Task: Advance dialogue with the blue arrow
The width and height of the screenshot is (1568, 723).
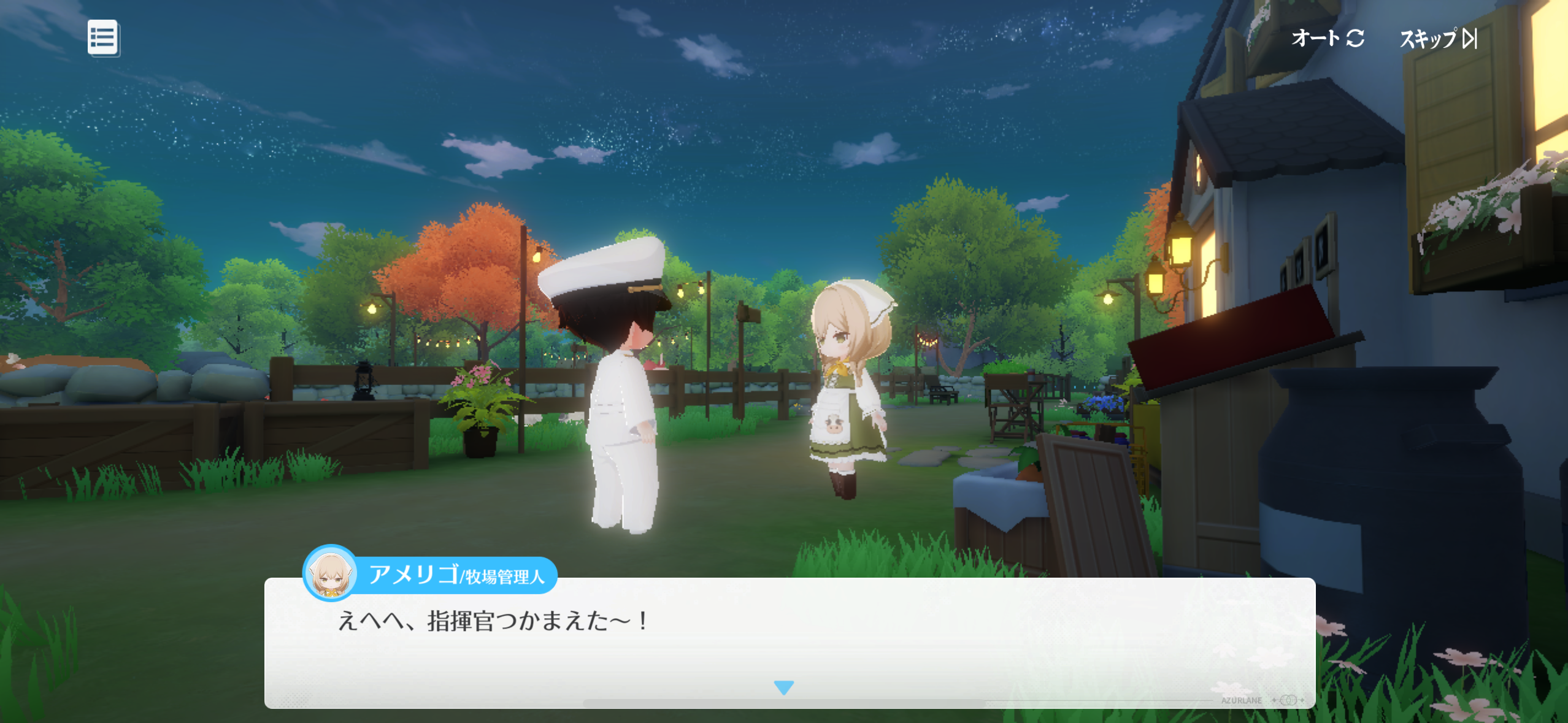Action: click(x=783, y=687)
